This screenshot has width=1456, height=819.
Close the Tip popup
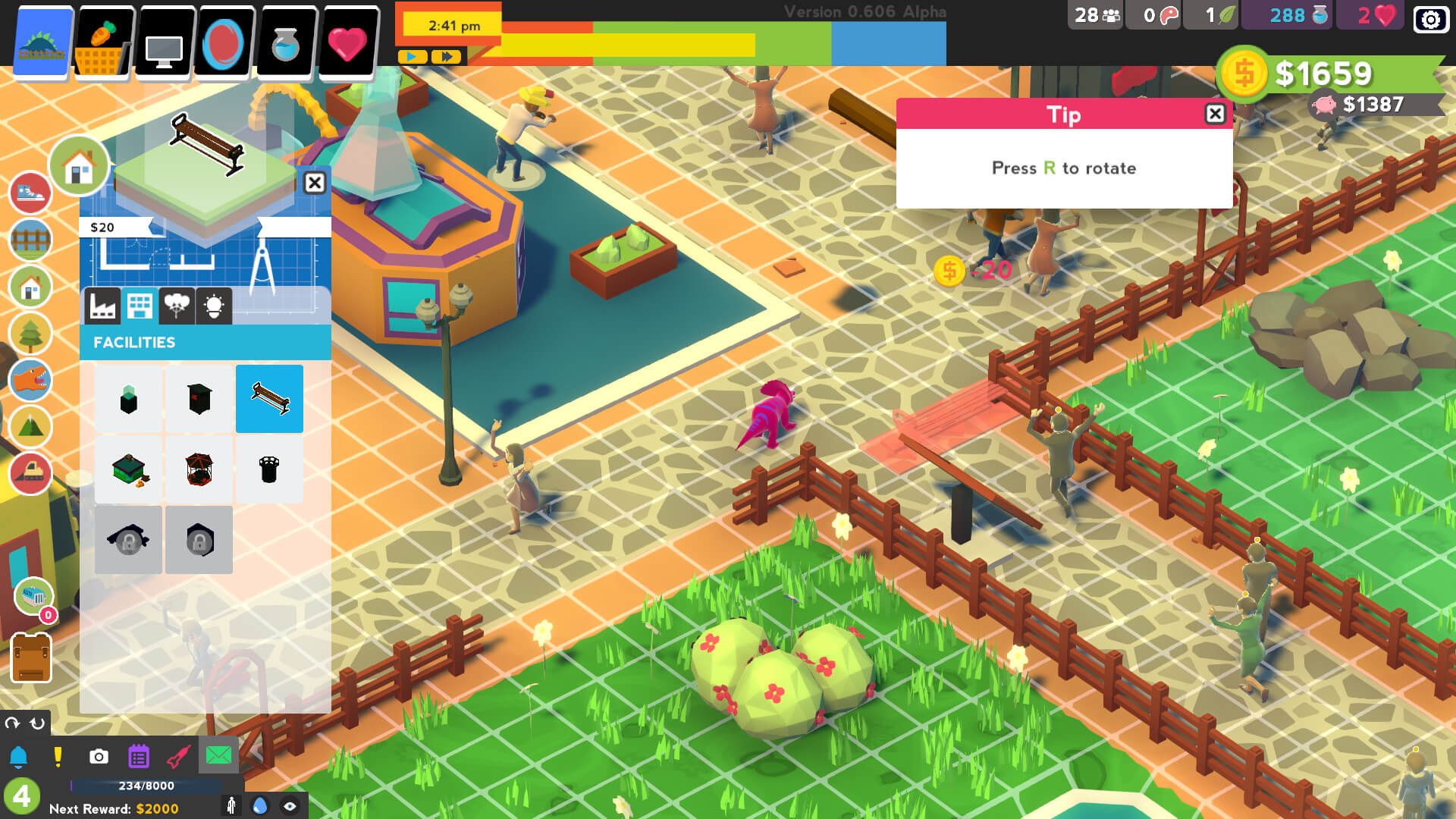[x=1215, y=114]
